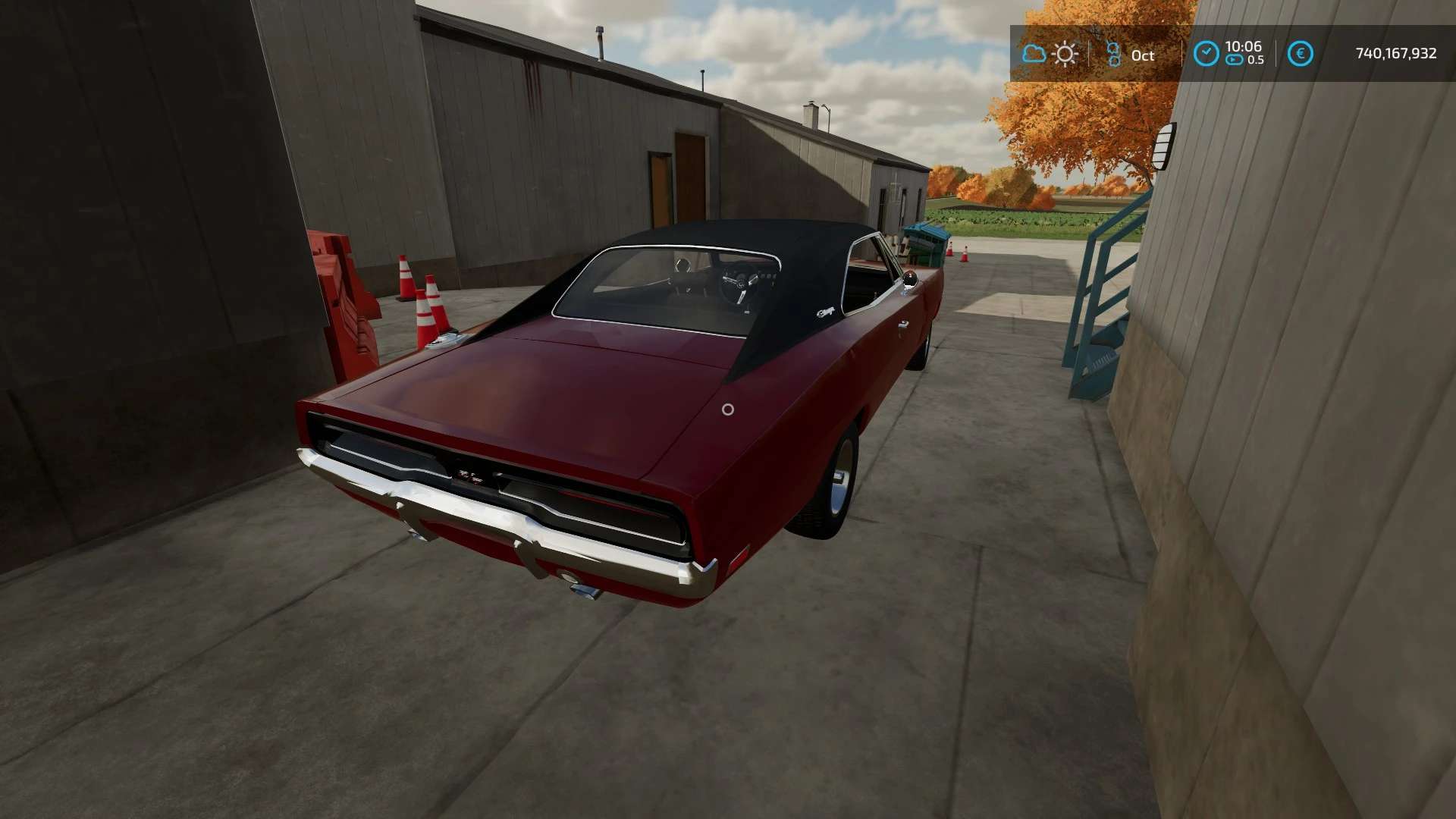
Task: Click the sun weather forecast icon
Action: [1065, 54]
